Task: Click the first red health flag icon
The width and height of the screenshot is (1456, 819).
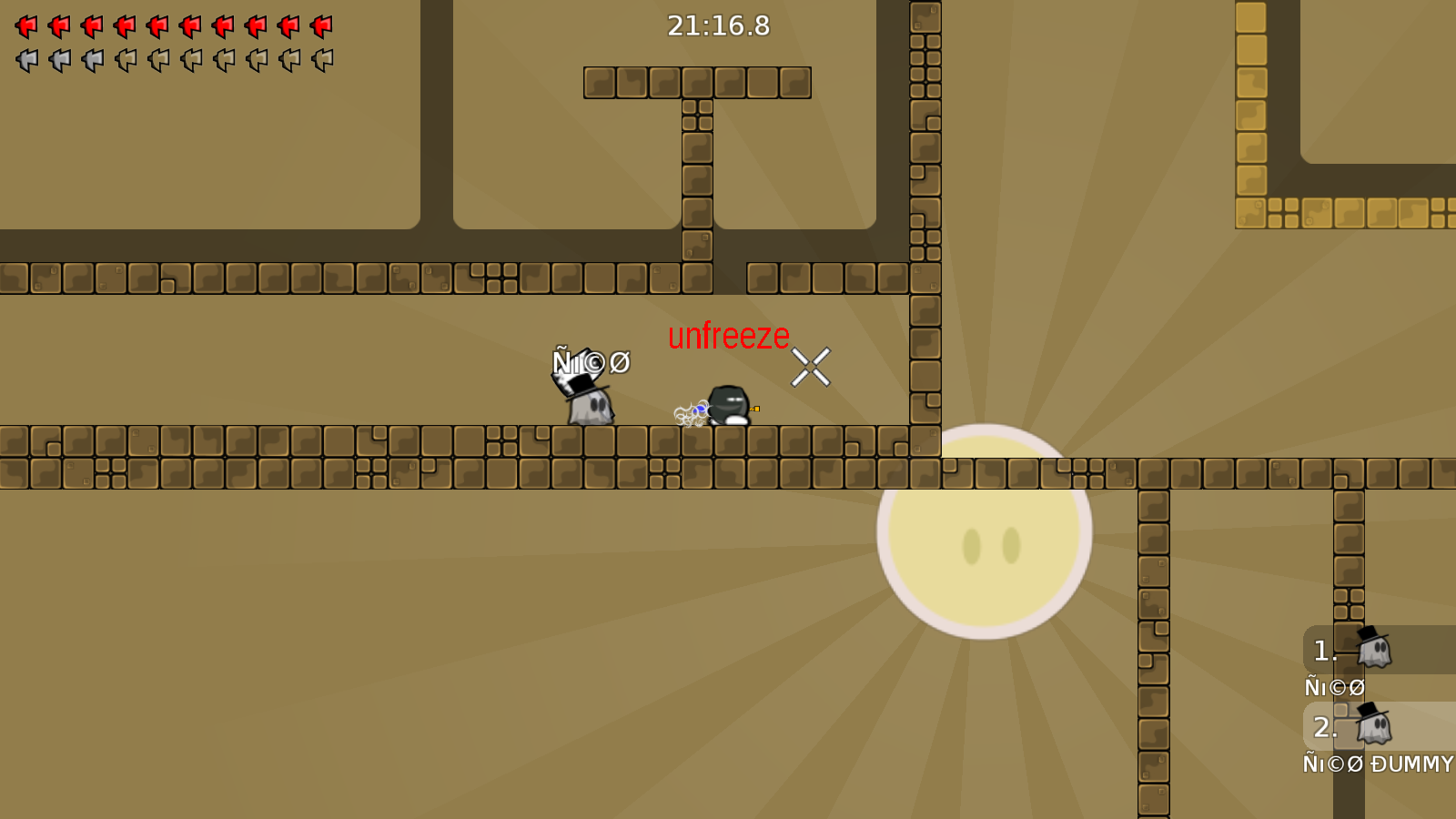Action: (25, 25)
